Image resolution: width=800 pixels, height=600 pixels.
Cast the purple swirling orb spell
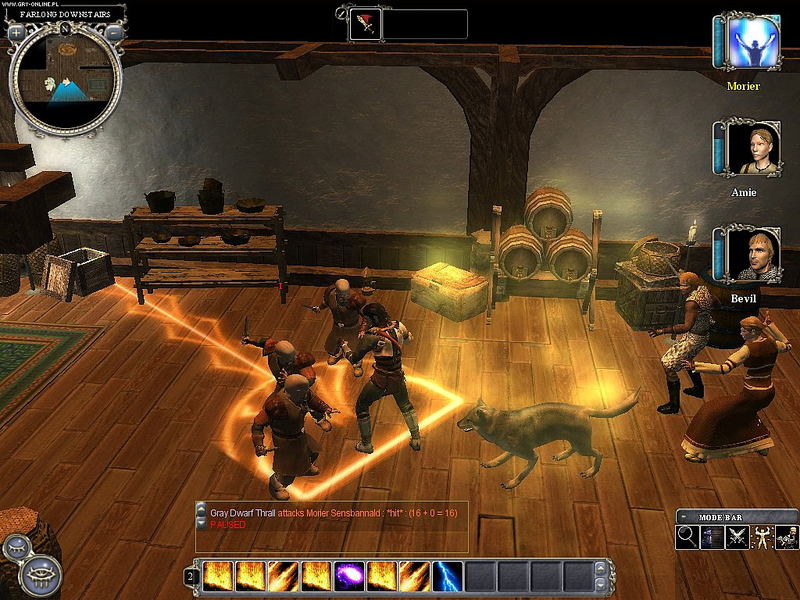[349, 576]
